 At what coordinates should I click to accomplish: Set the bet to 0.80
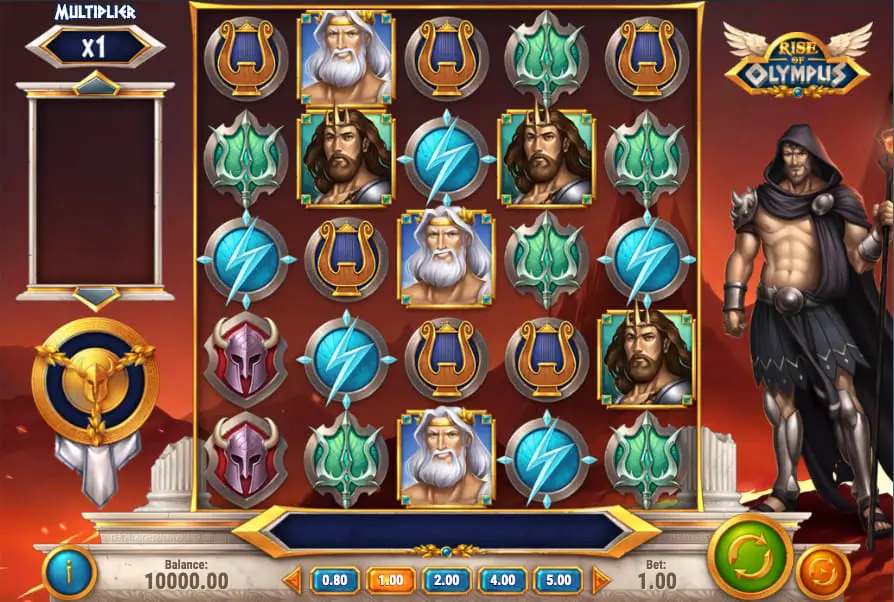coord(335,580)
